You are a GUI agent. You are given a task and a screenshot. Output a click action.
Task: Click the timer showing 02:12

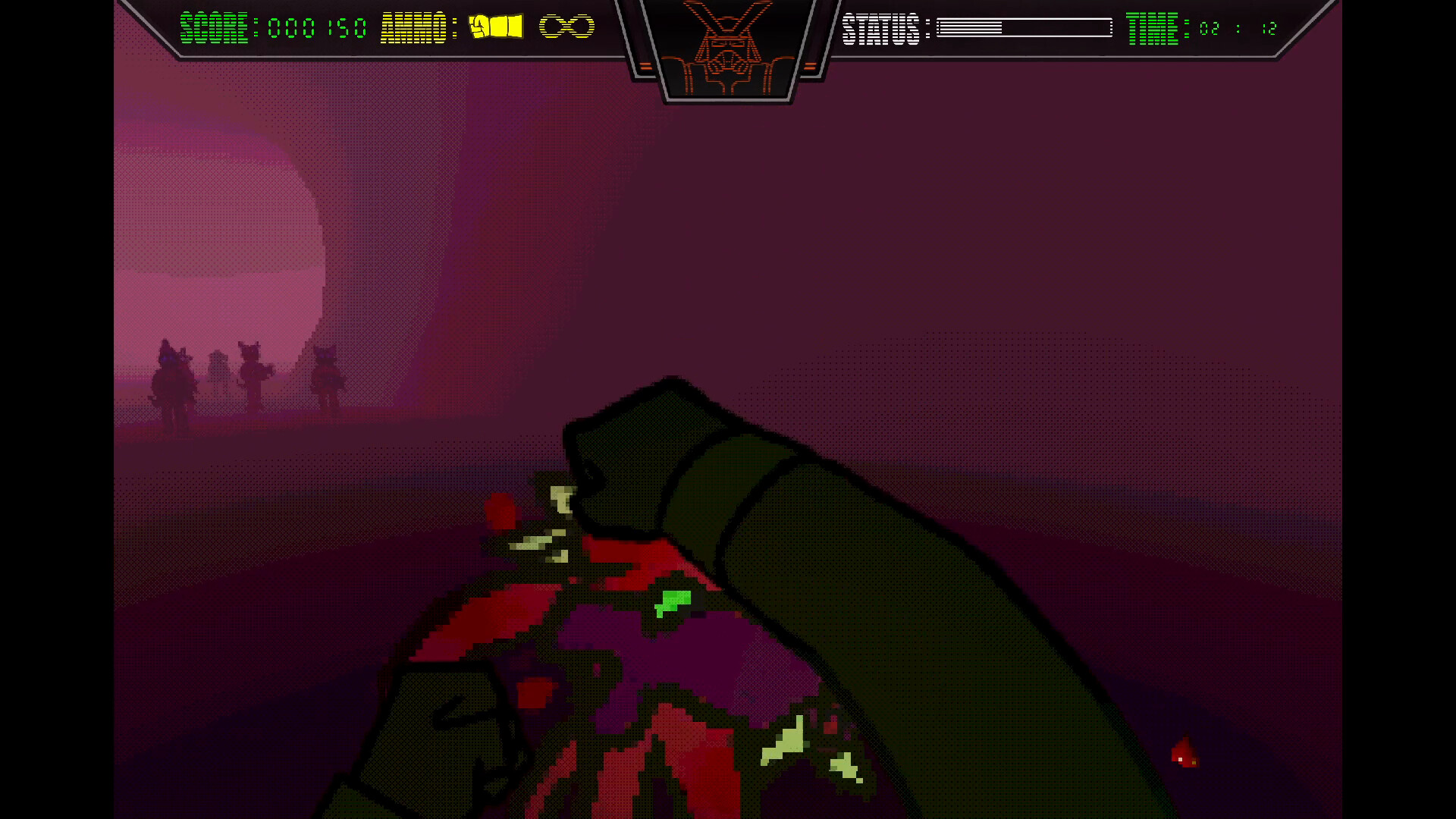(x=1238, y=29)
